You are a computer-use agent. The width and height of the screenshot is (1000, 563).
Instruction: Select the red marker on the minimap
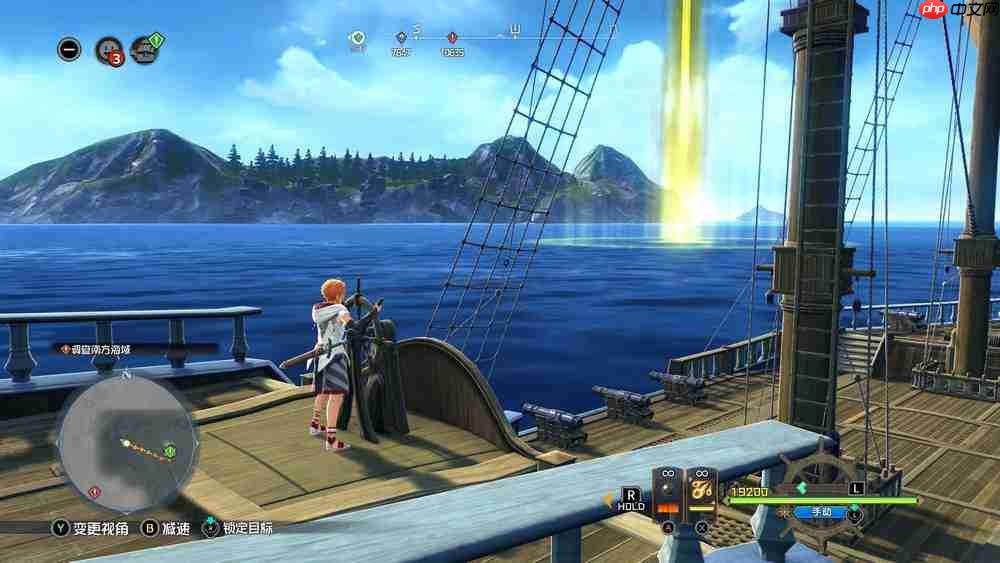(94, 491)
